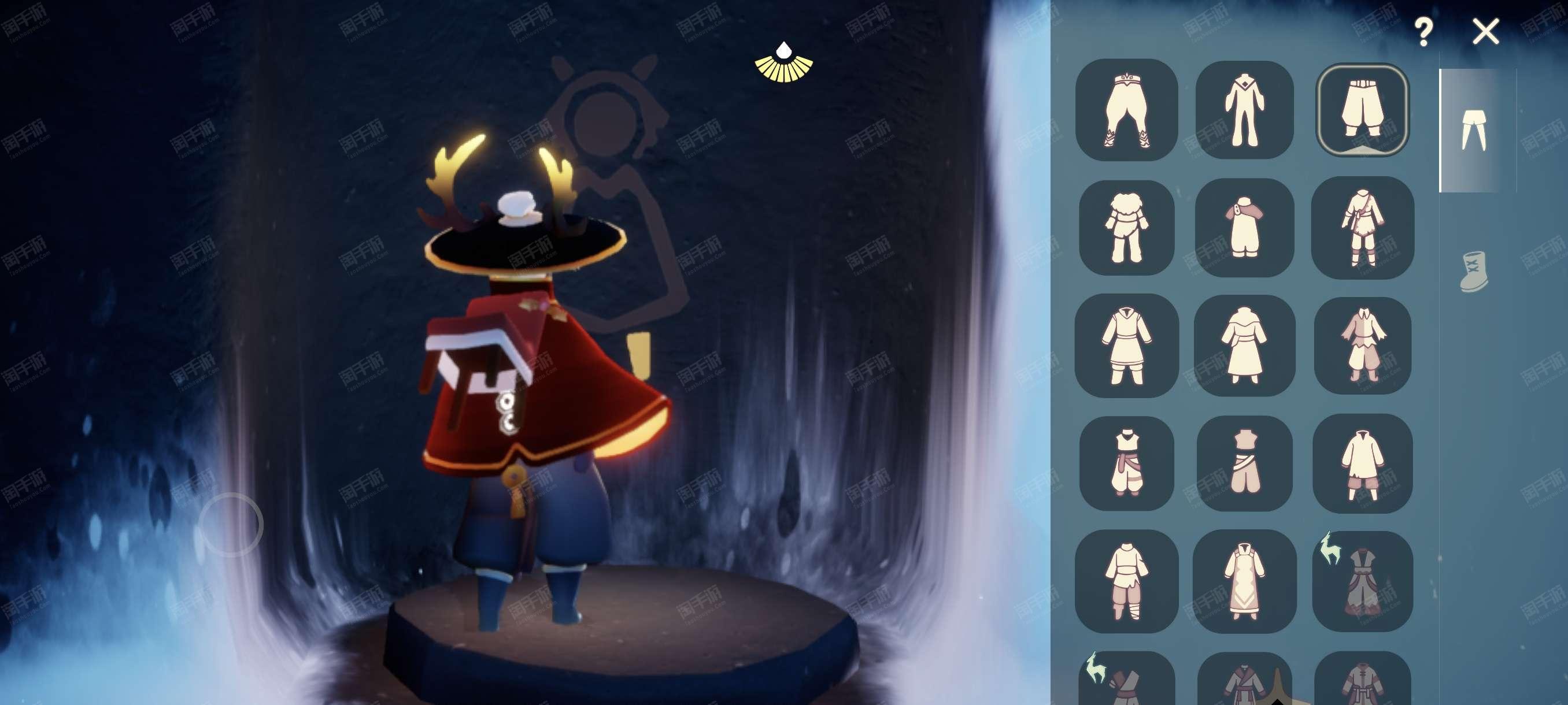Pick the loose shirt with dark shorts
Screen dimensions: 1568x705
coord(1362,463)
